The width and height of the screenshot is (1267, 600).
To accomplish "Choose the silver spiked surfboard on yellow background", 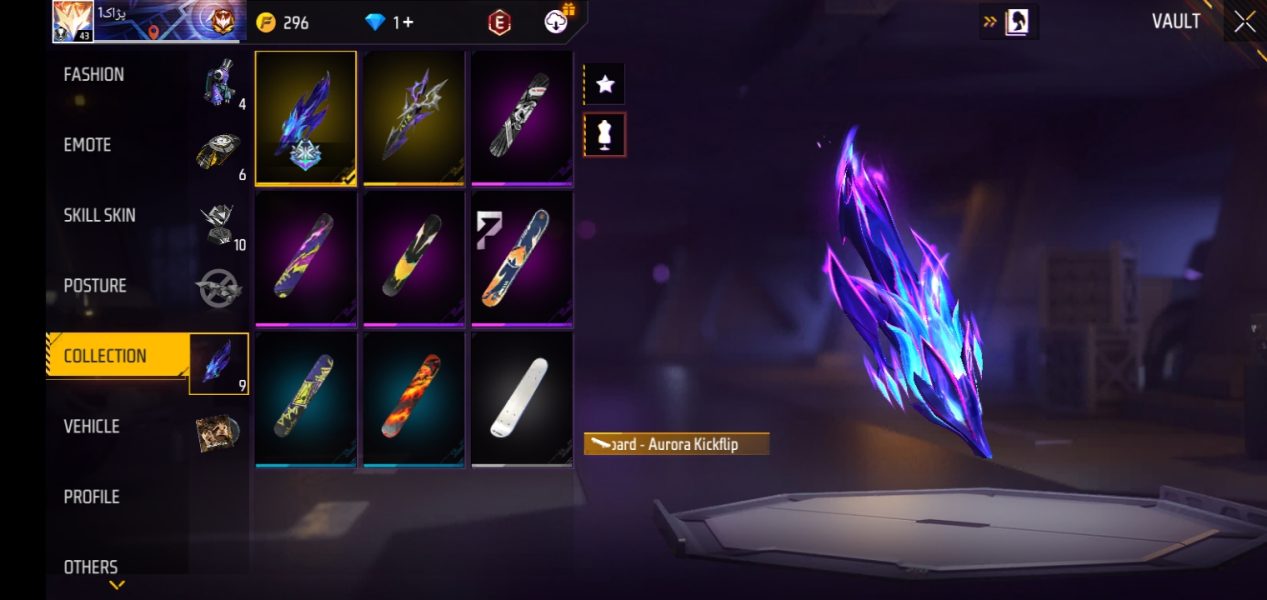I will click(414, 118).
